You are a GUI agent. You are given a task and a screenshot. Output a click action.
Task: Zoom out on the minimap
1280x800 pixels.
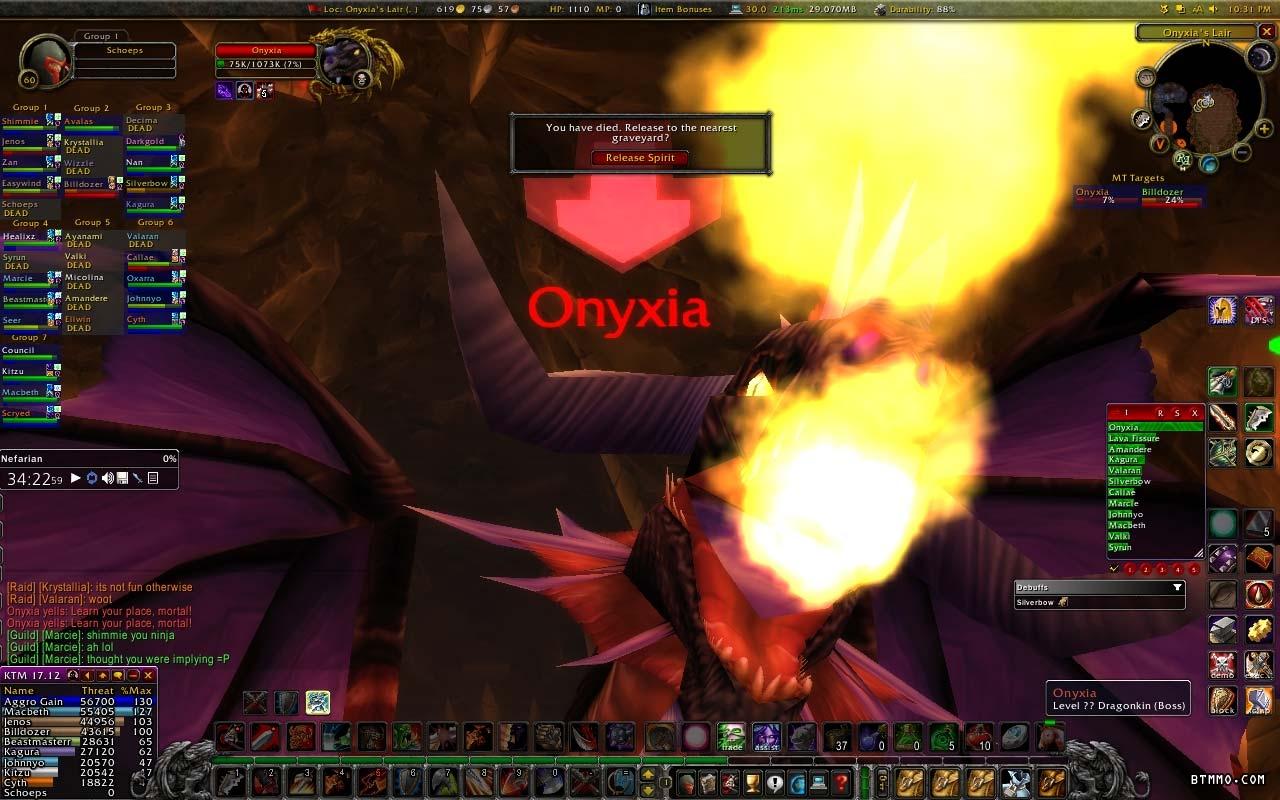1241,152
